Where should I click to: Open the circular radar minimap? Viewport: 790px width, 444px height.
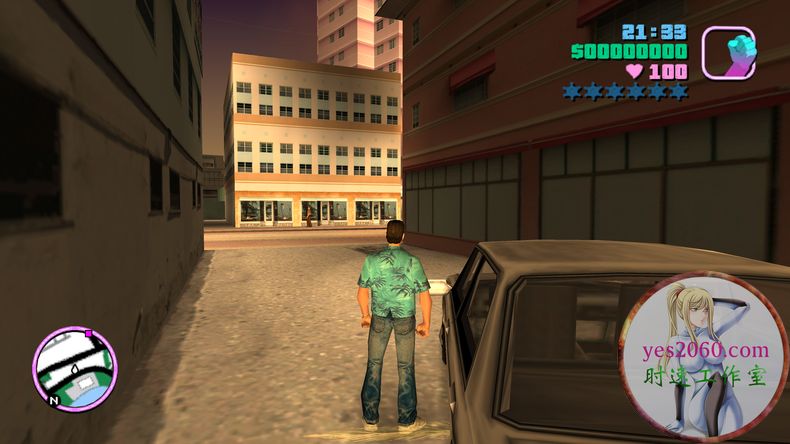point(75,368)
